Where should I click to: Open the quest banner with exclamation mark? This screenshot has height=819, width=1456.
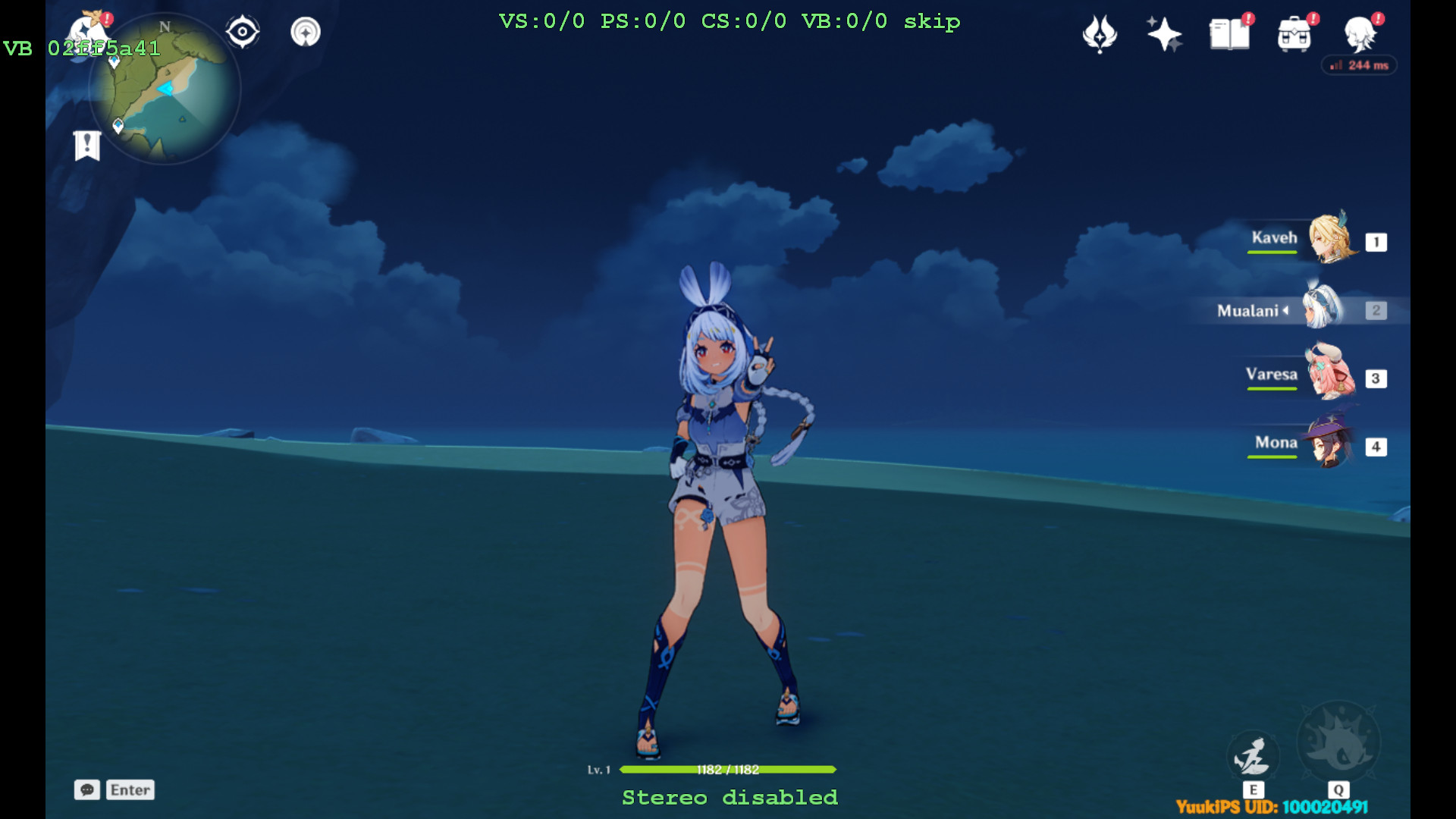tap(86, 143)
